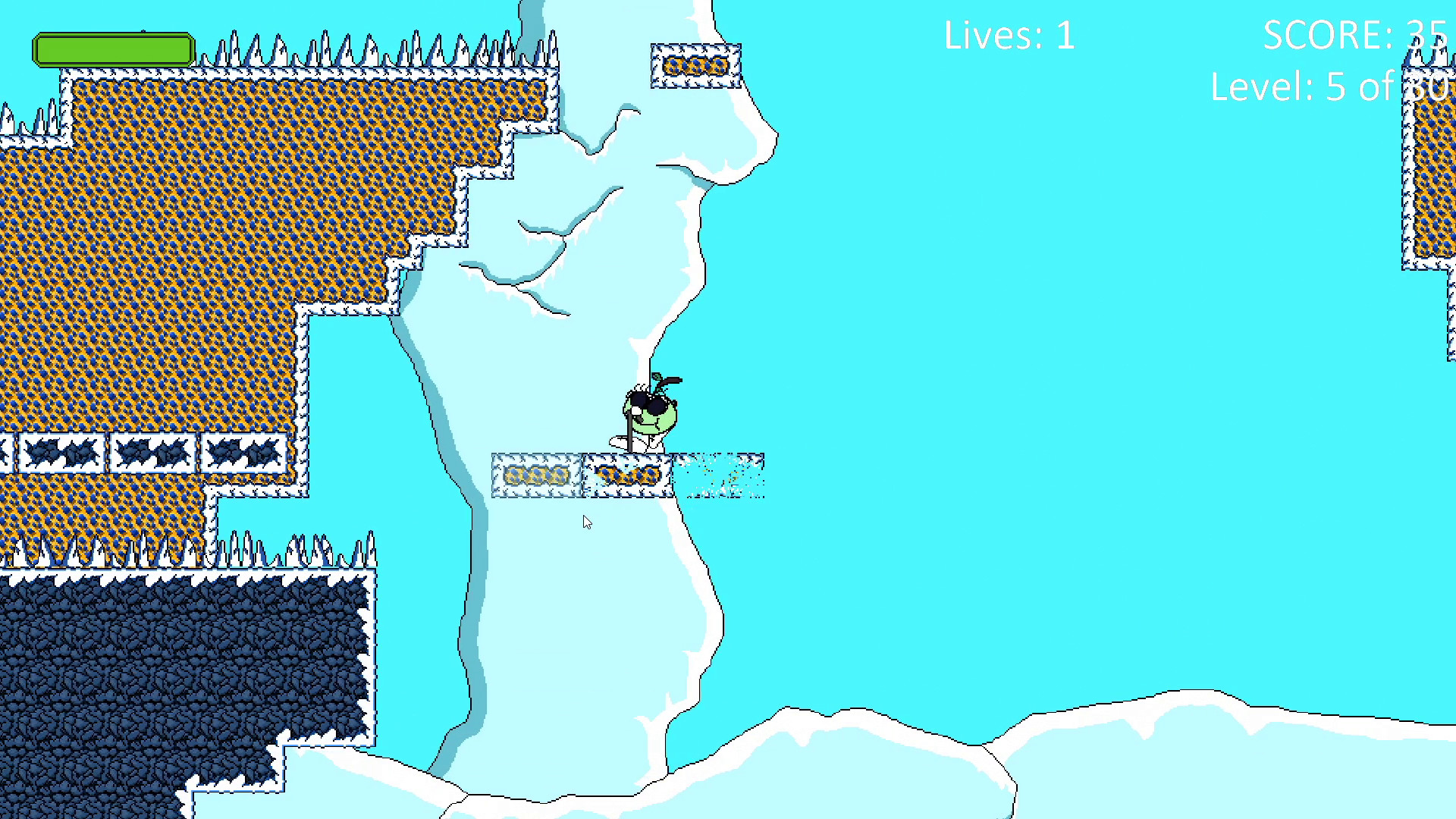Image resolution: width=1456 pixels, height=819 pixels.
Task: Click the rightmost spiky crystal block on the ledge
Action: (x=243, y=453)
